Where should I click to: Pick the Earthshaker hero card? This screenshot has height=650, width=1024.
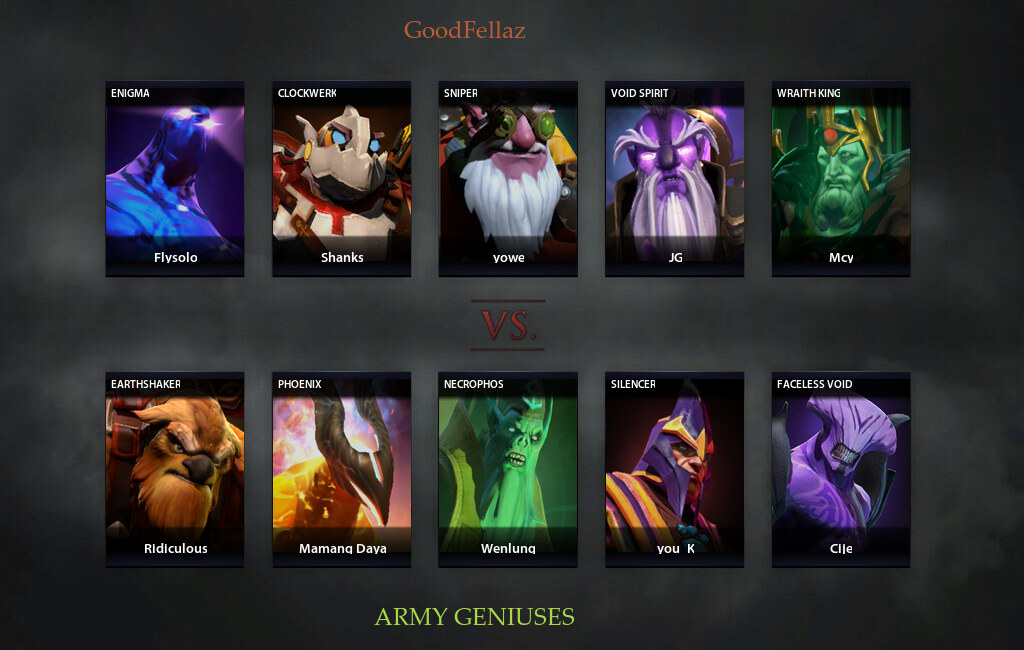click(x=175, y=469)
